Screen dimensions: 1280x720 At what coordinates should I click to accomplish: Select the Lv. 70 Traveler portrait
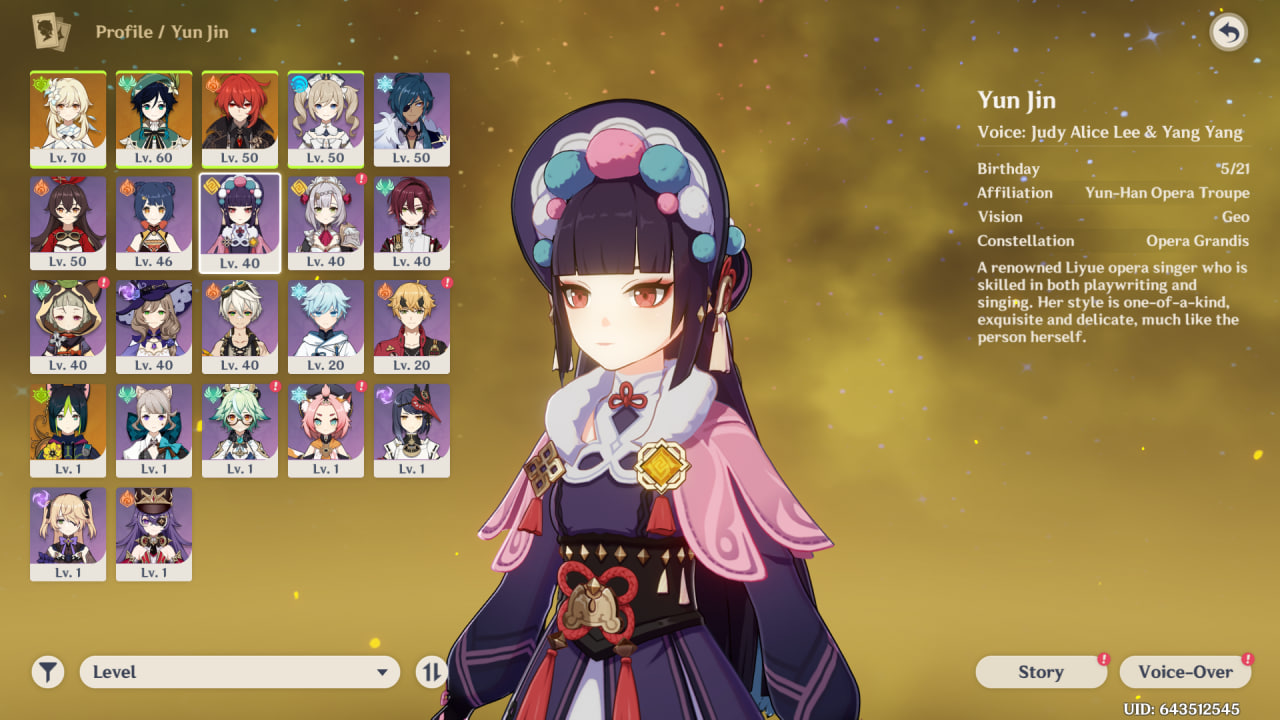point(68,118)
